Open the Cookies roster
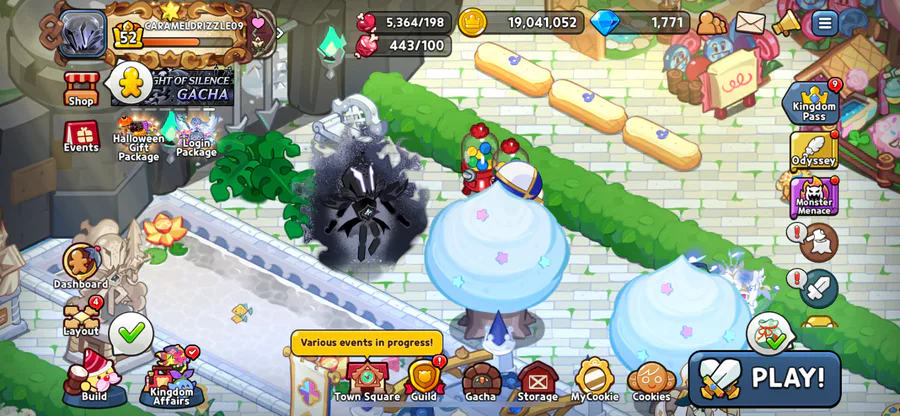This screenshot has height=416, width=900. coord(650,381)
